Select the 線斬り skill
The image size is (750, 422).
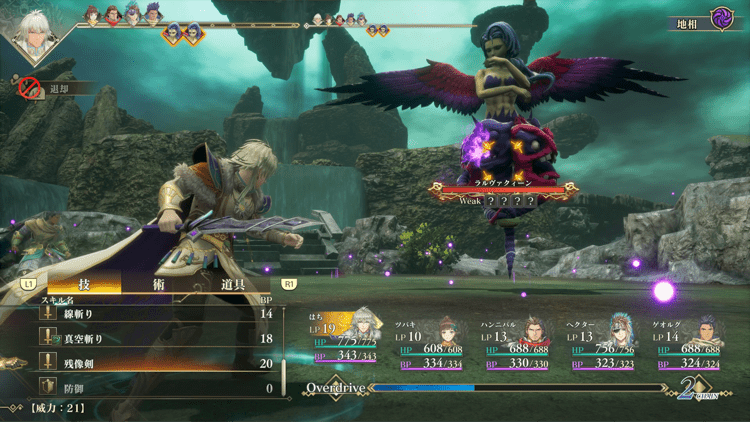pos(150,314)
